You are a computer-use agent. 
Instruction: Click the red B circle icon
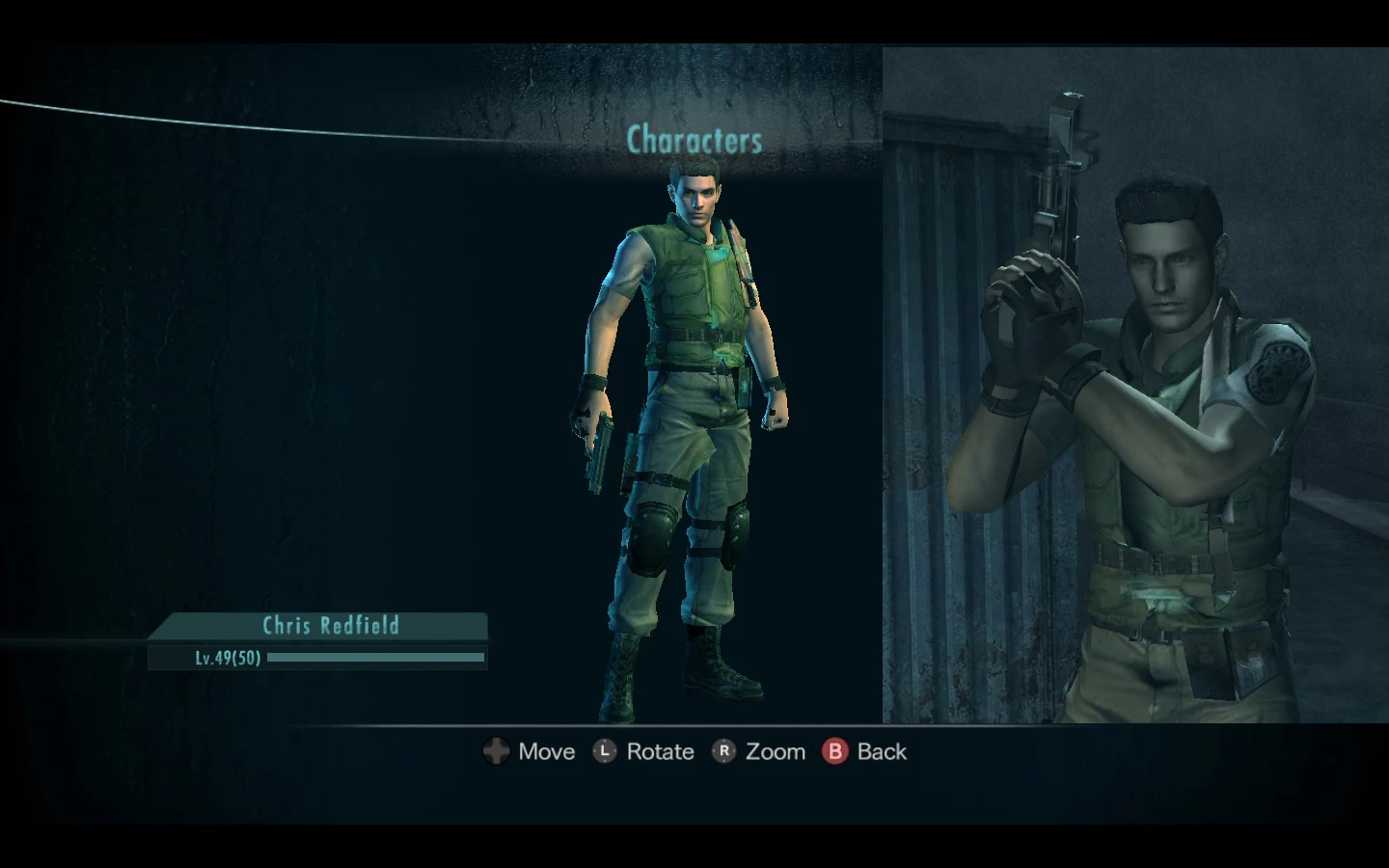tap(835, 751)
